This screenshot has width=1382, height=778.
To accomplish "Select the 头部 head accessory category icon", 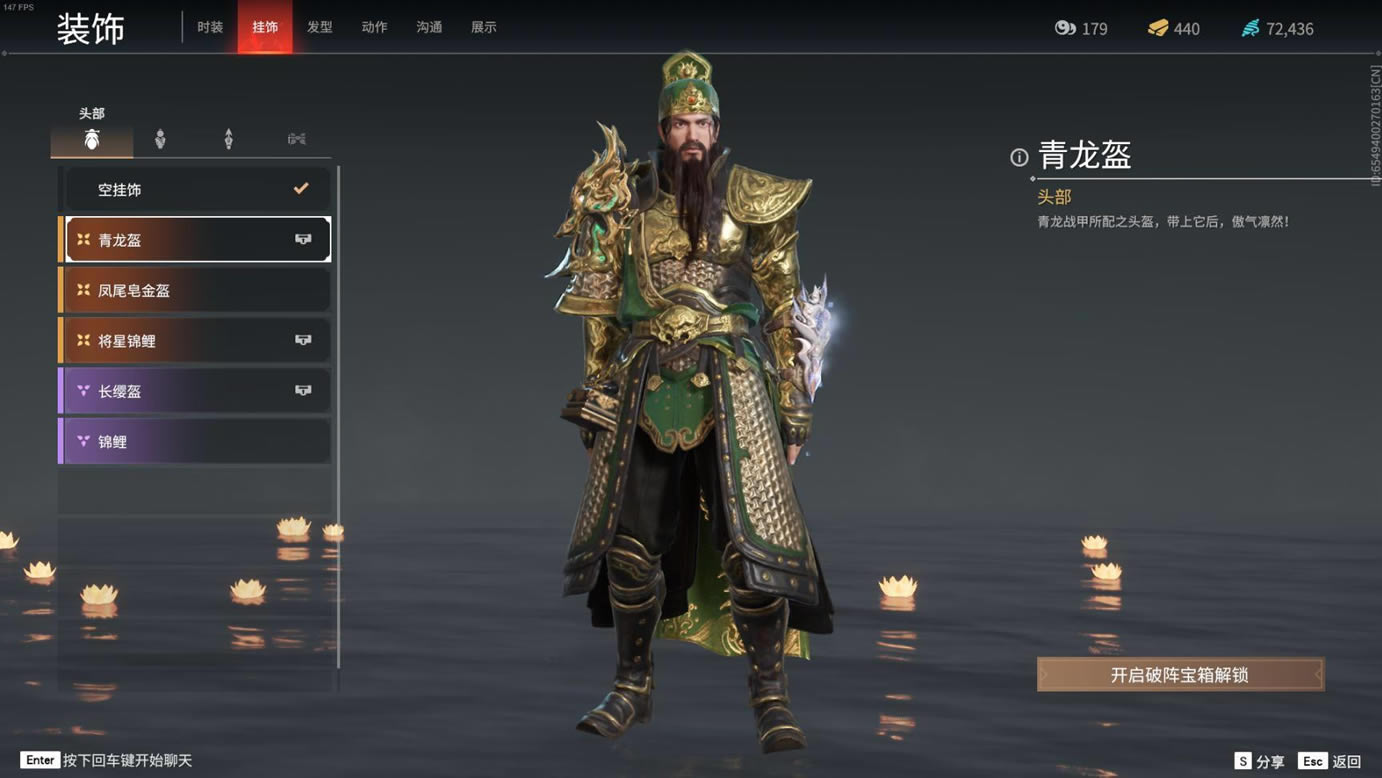I will point(92,140).
